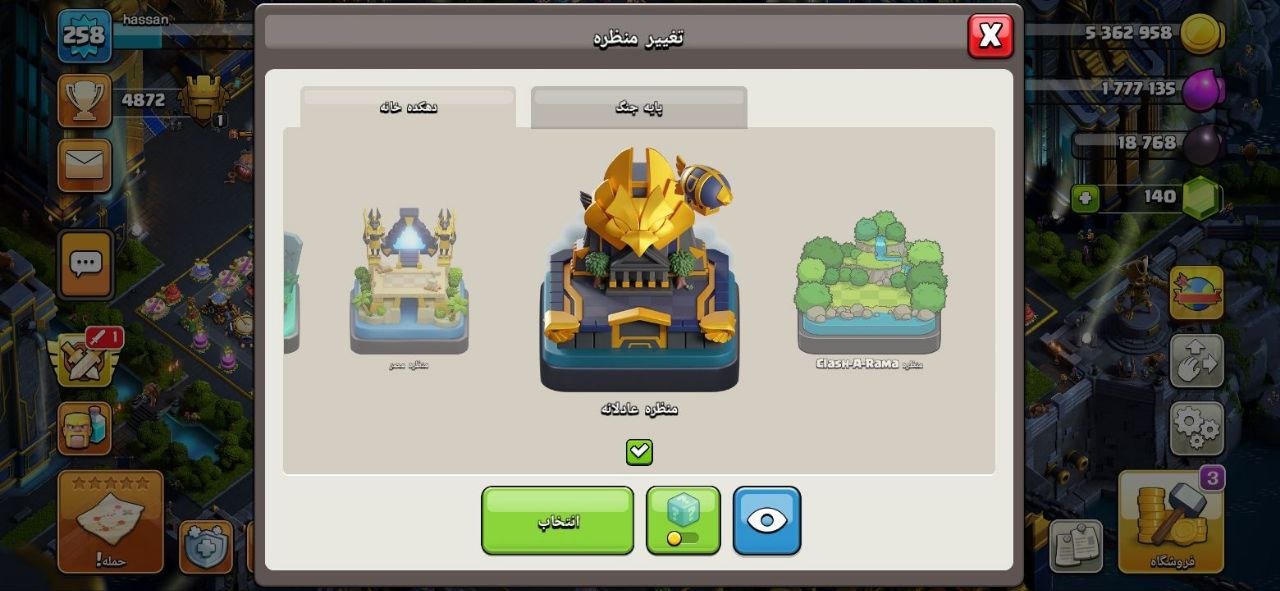This screenshot has height=591, width=1280.
Task: Preview scenery with the blue eye button
Action: click(767, 520)
